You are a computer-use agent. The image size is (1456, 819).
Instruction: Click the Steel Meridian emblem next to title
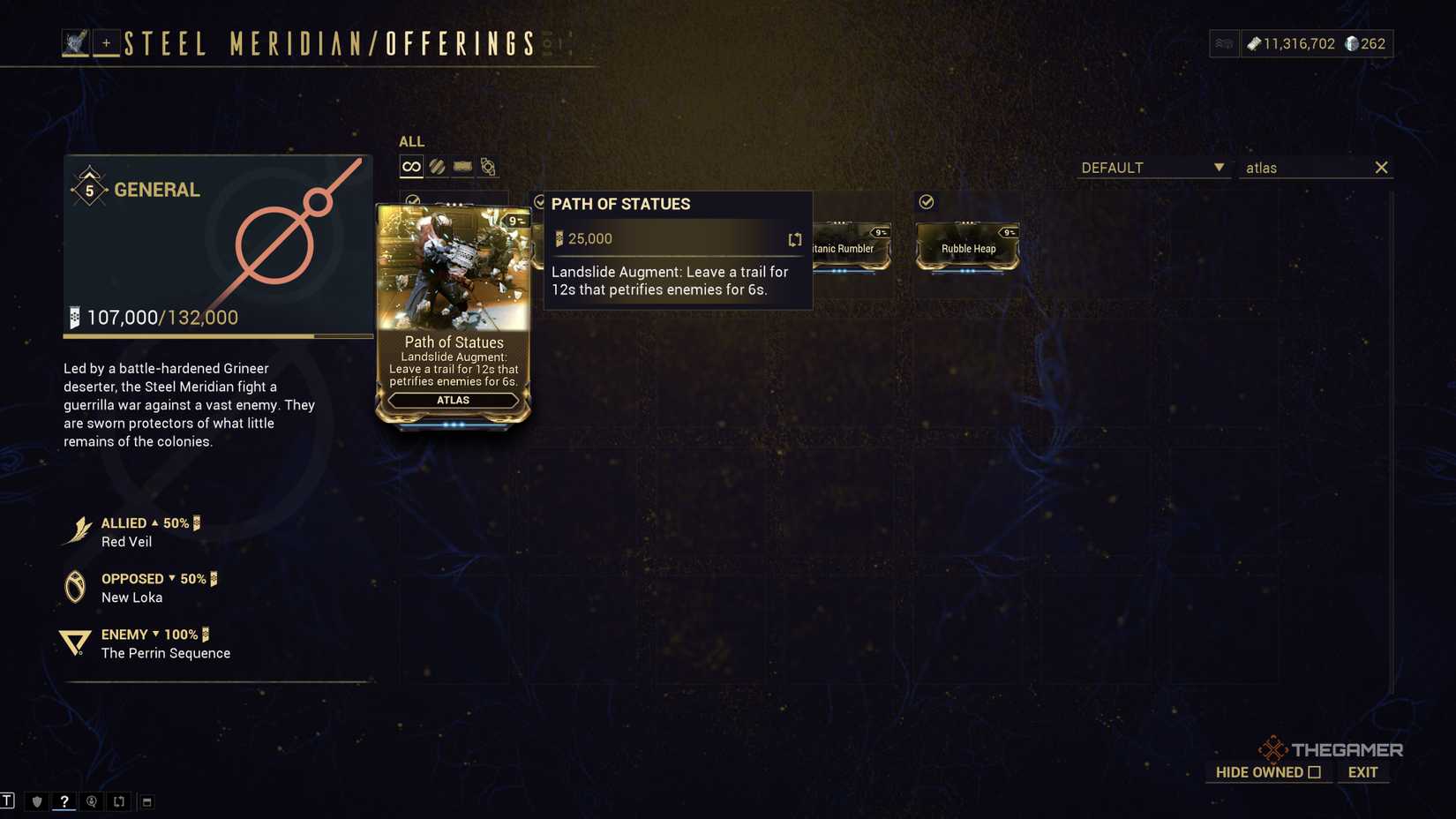tap(74, 41)
